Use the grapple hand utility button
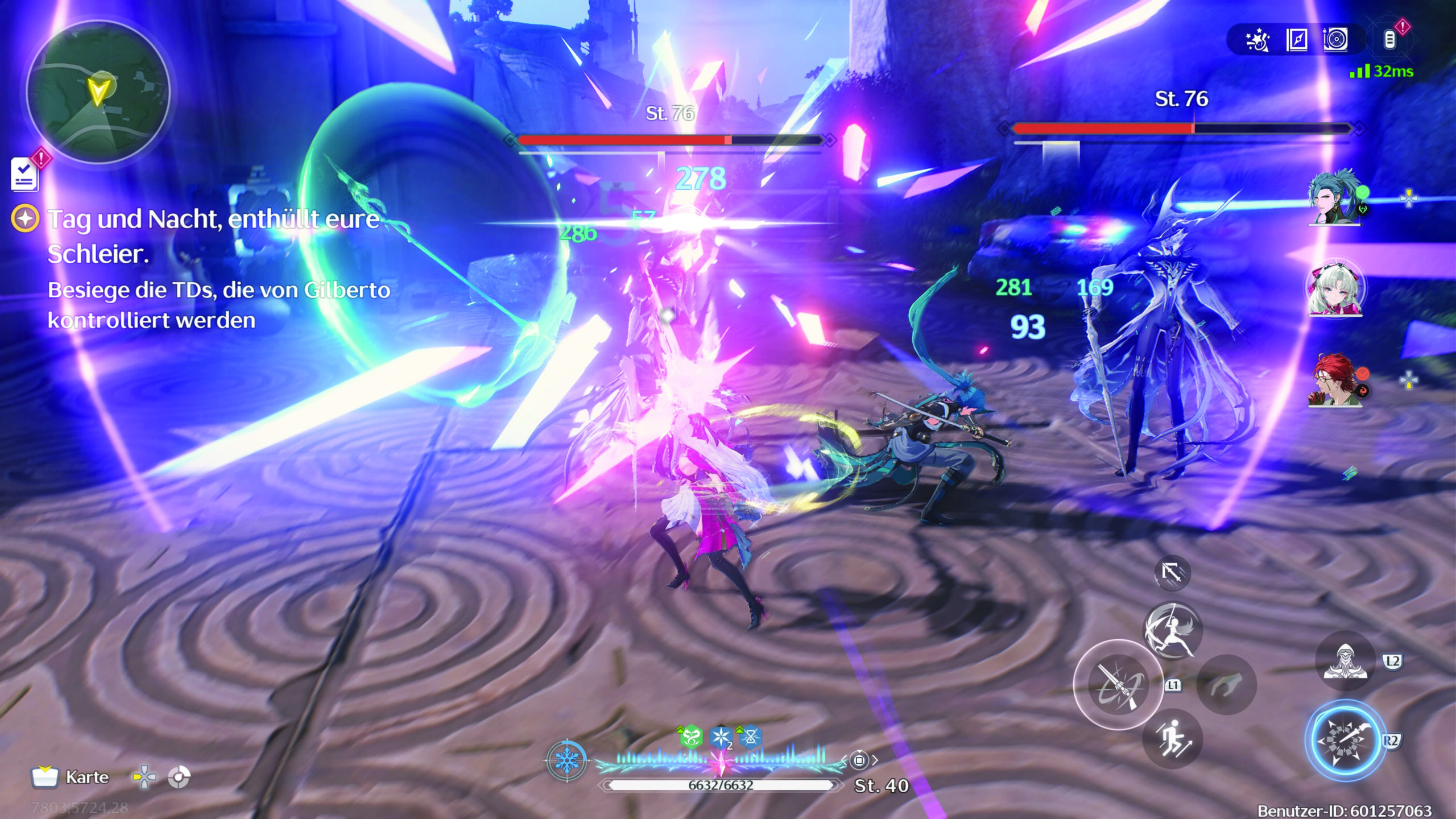 [1226, 685]
